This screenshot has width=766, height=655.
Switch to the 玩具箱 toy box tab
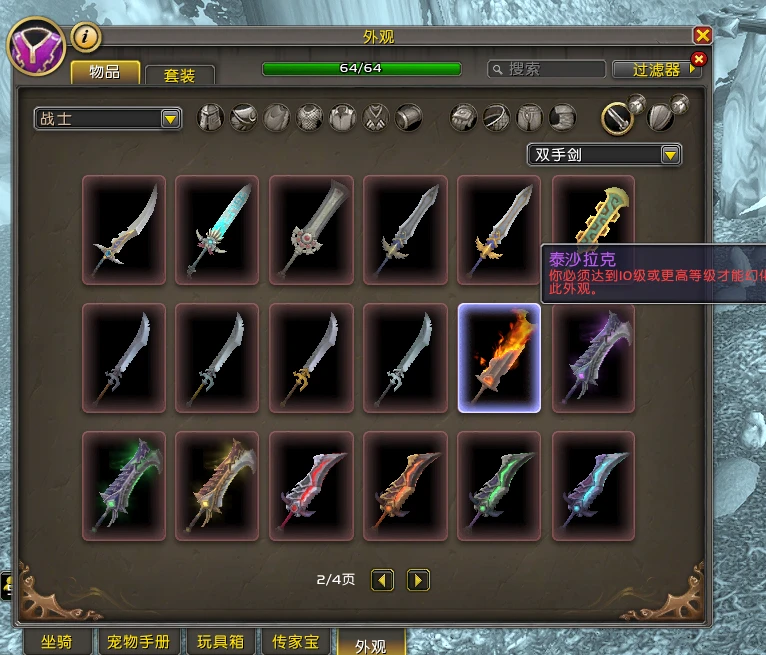tap(220, 641)
